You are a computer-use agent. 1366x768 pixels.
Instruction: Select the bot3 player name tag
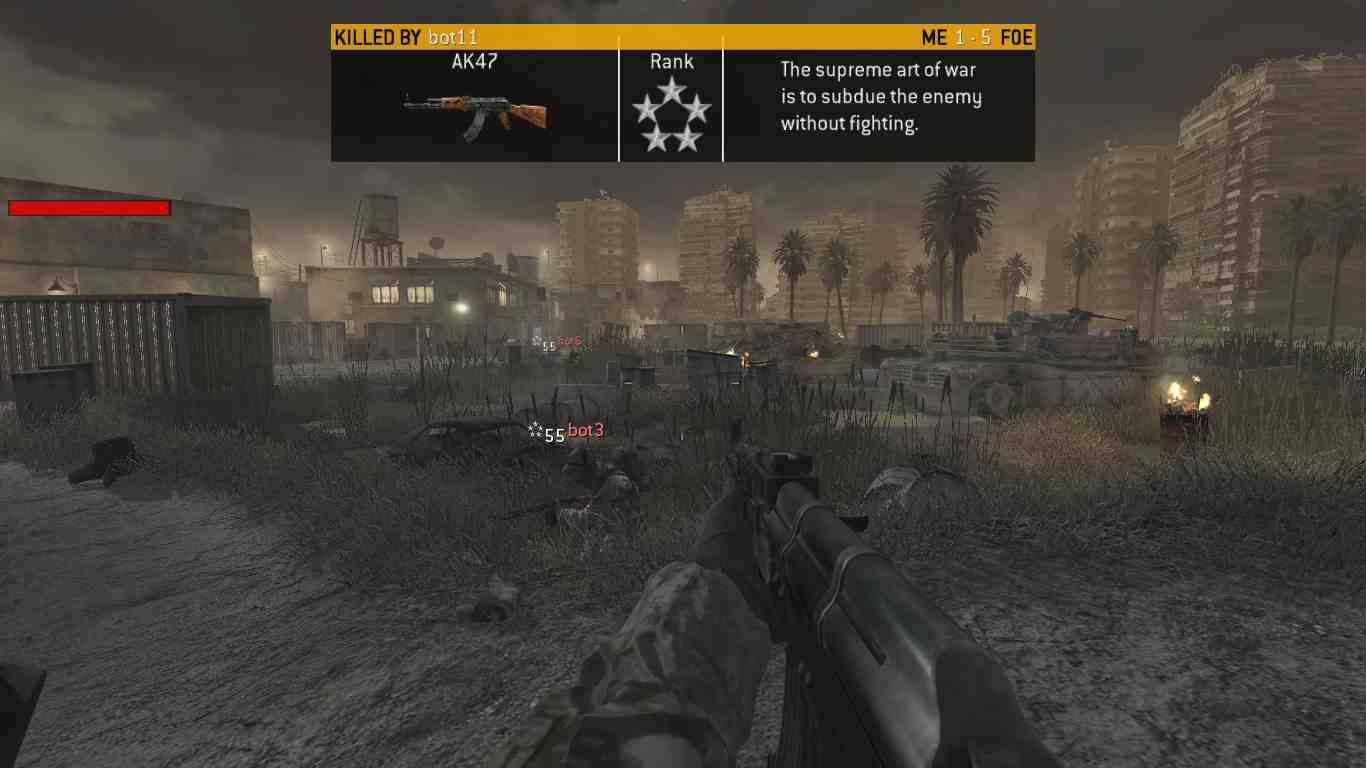coord(585,431)
